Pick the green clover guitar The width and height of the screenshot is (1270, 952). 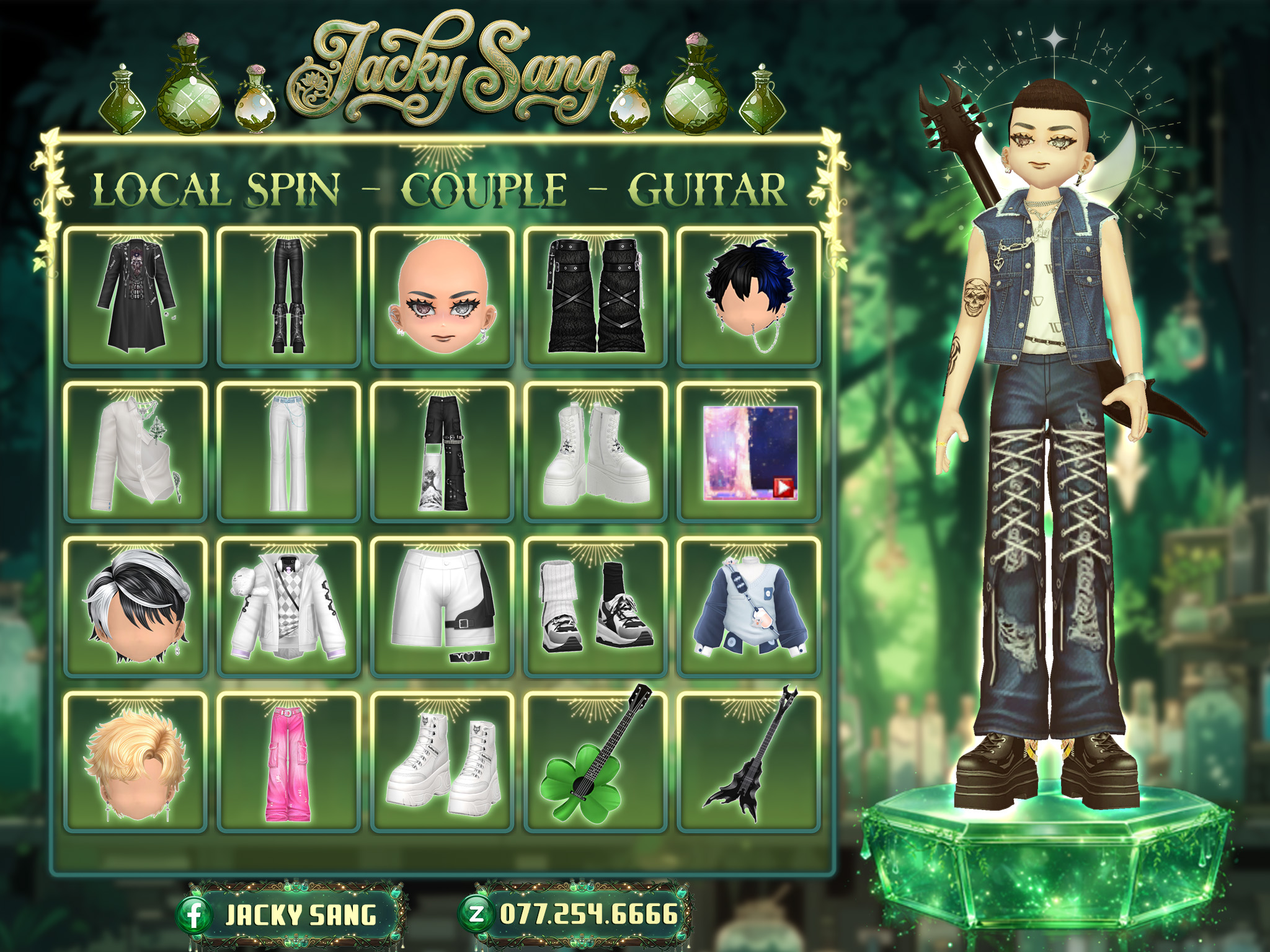coord(595,762)
